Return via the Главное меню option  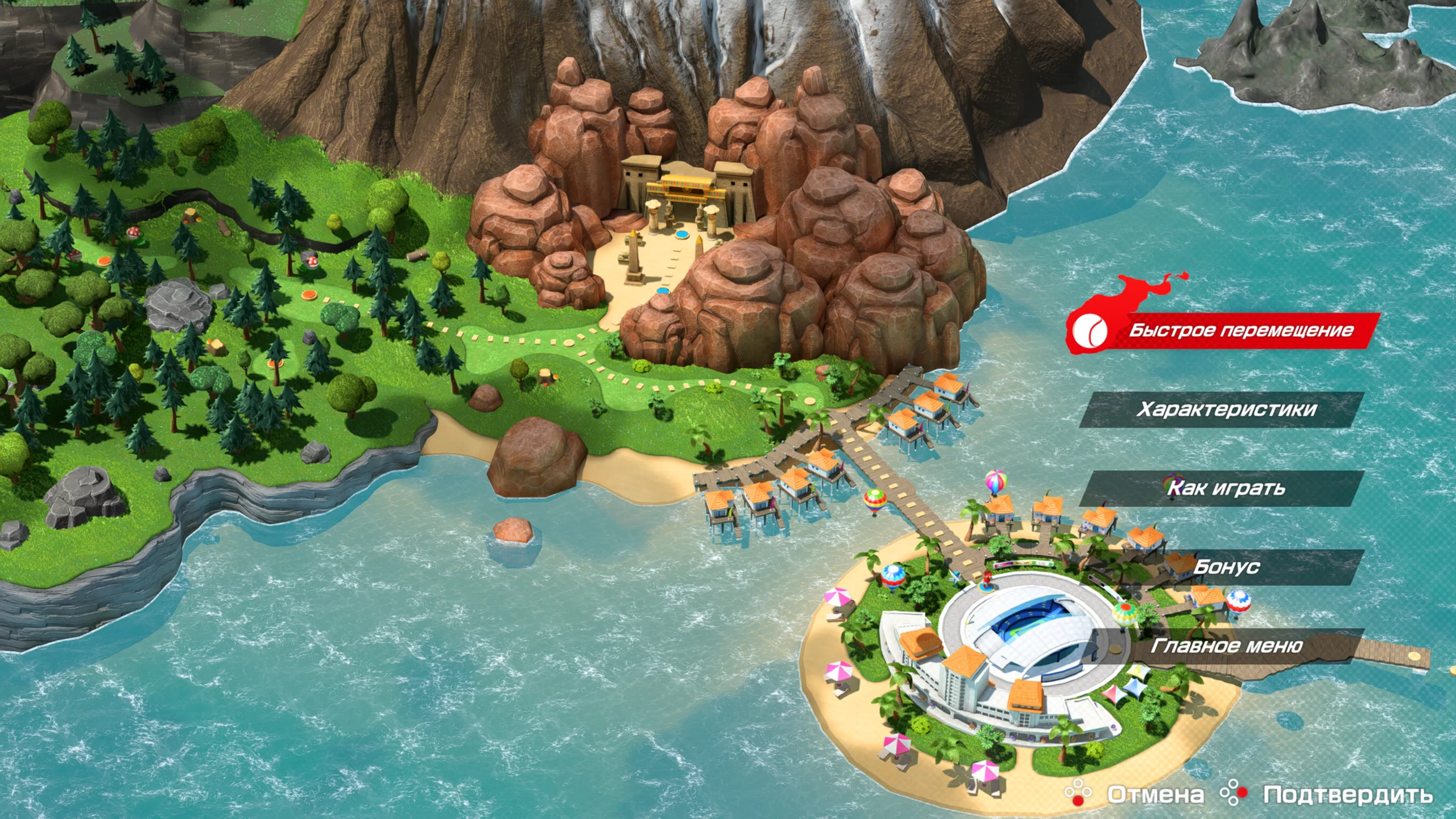pyautogui.click(x=1226, y=646)
